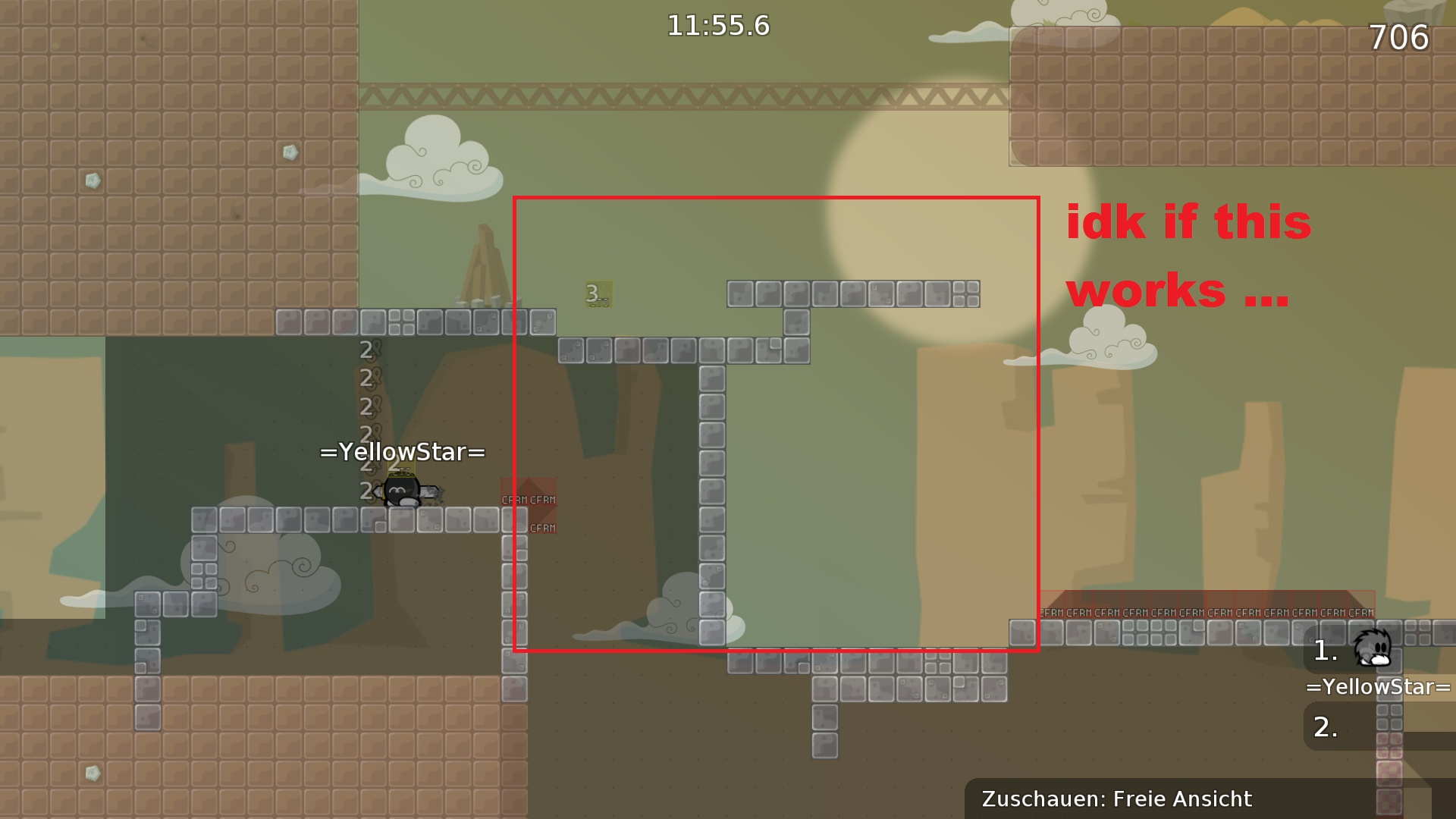This screenshot has width=1456, height=819.
Task: Click the "Zuschauen: Freie Ansicht" spectator bar
Action: pos(1116,799)
